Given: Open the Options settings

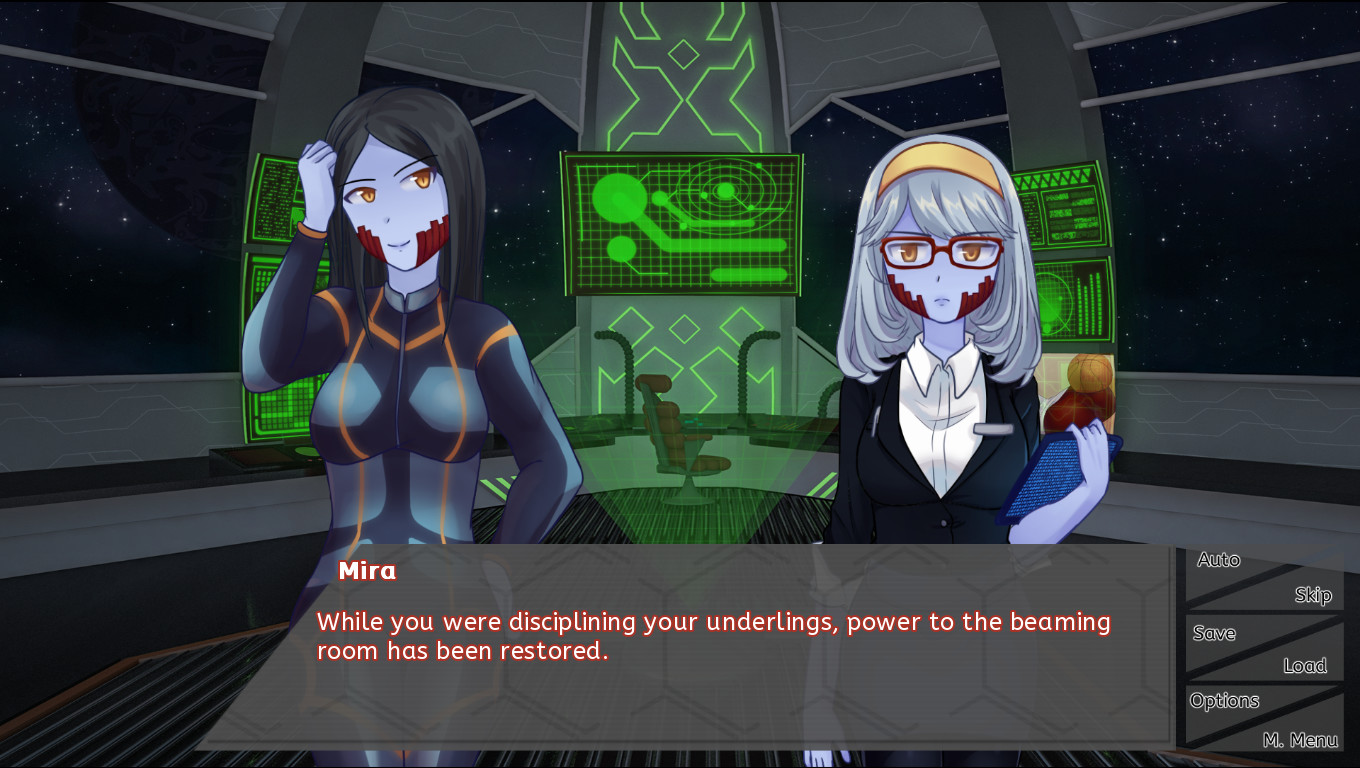Looking at the screenshot, I should coord(1224,701).
